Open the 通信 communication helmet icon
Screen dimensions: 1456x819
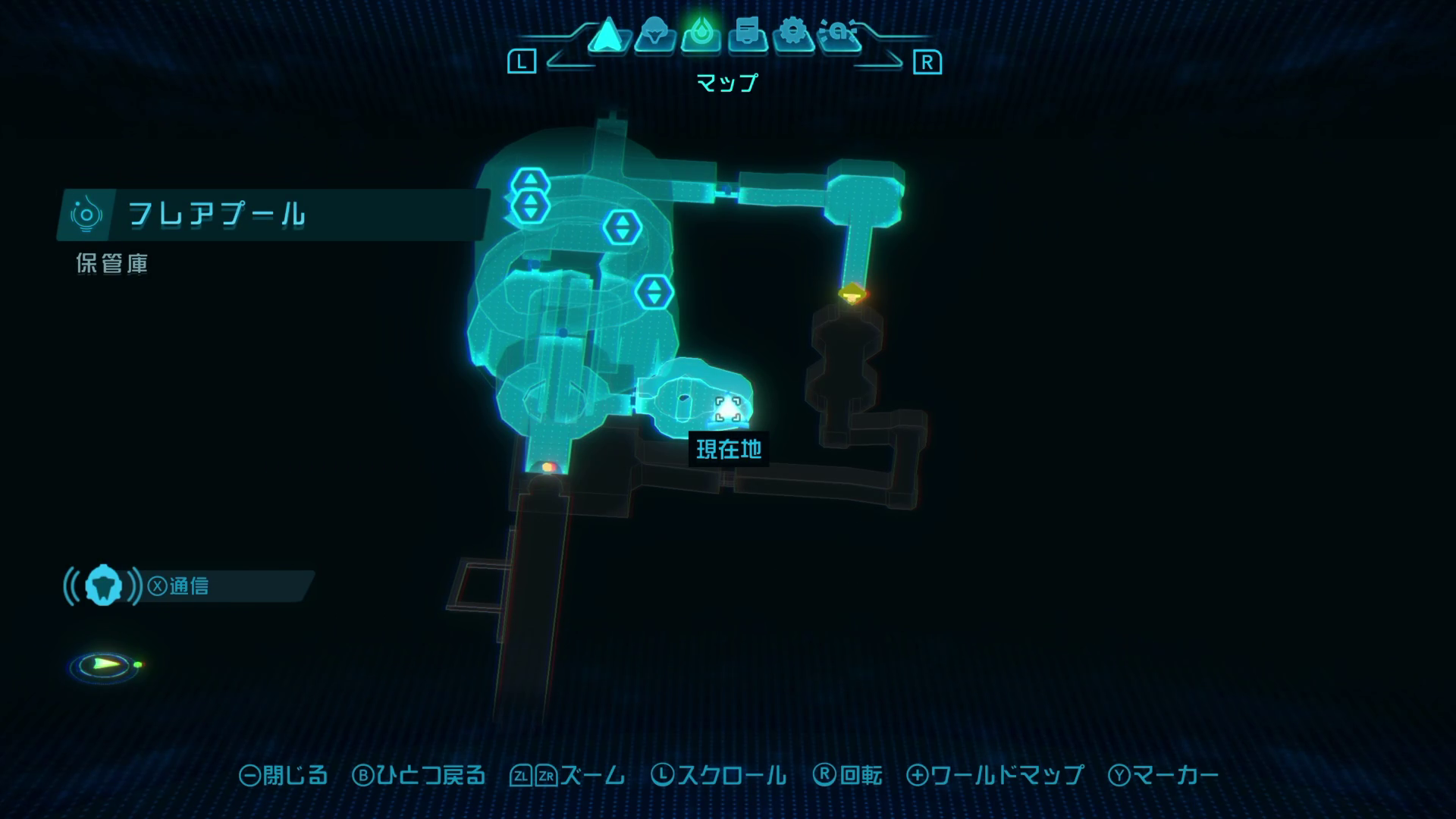[103, 586]
